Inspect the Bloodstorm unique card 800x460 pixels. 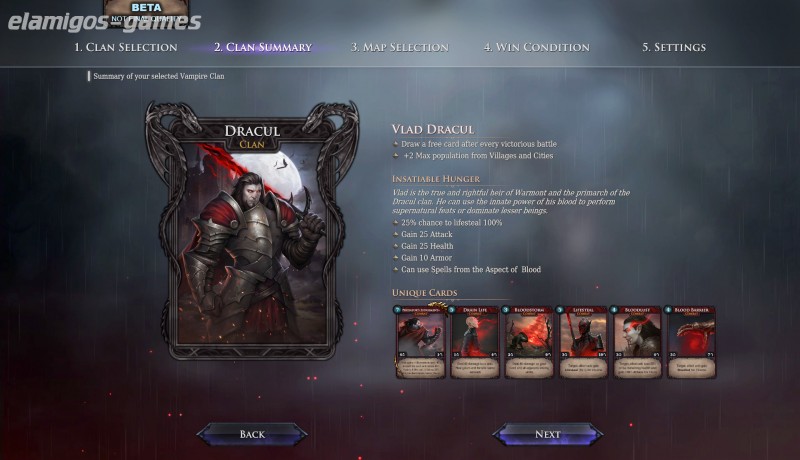click(x=529, y=342)
